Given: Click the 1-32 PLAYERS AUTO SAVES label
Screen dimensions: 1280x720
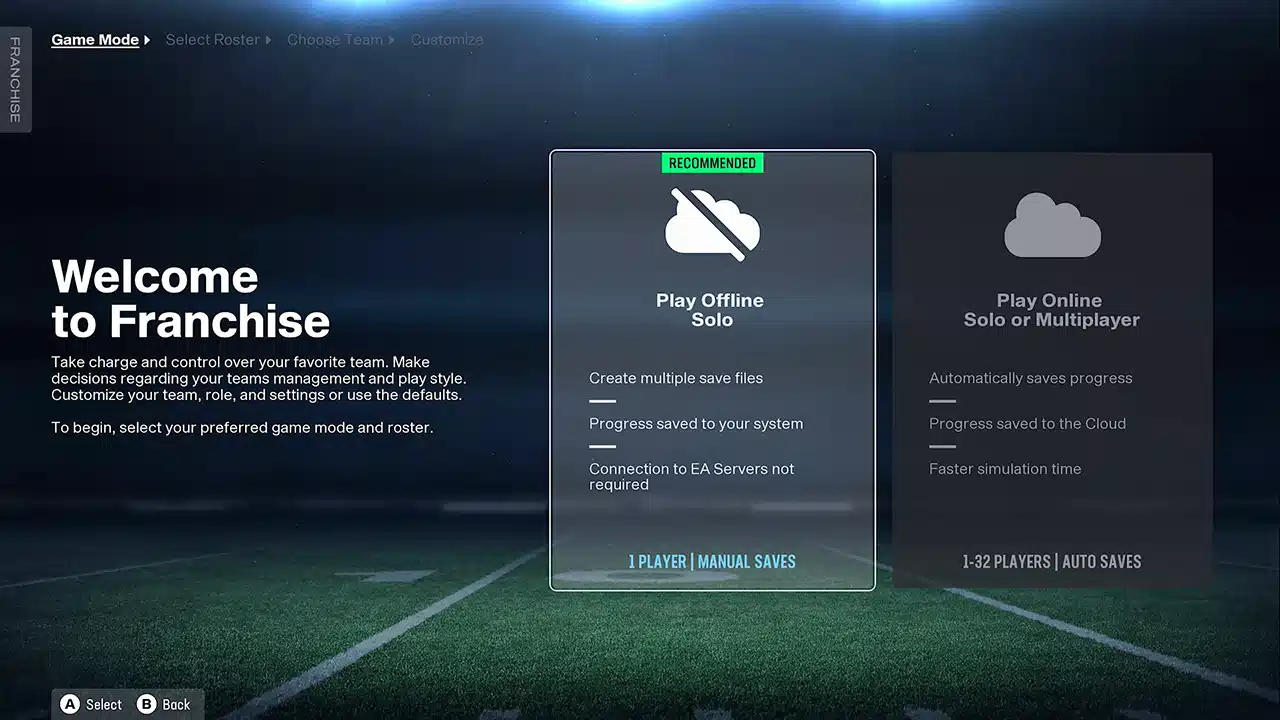Looking at the screenshot, I should click(x=1052, y=562).
